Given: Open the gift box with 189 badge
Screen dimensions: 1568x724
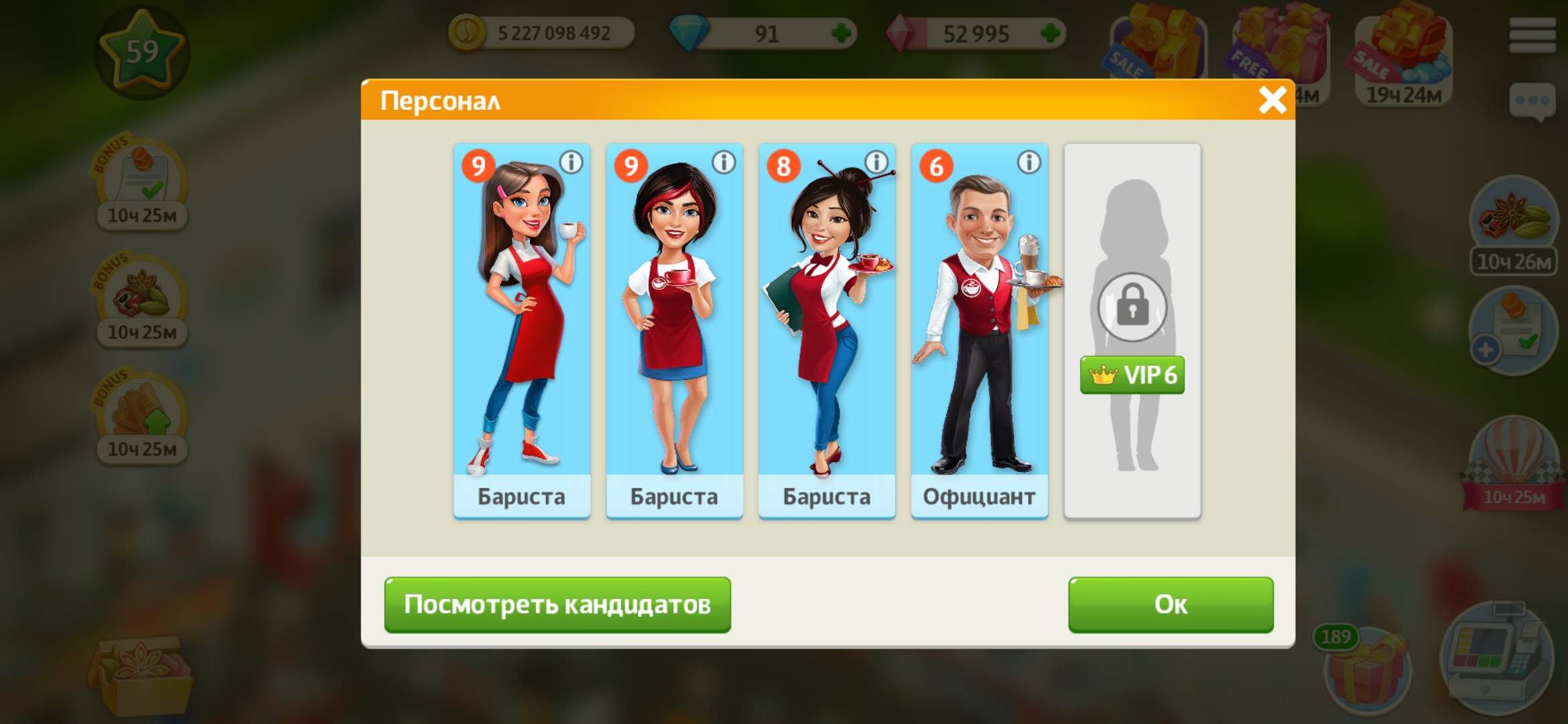Looking at the screenshot, I should coord(1367,670).
